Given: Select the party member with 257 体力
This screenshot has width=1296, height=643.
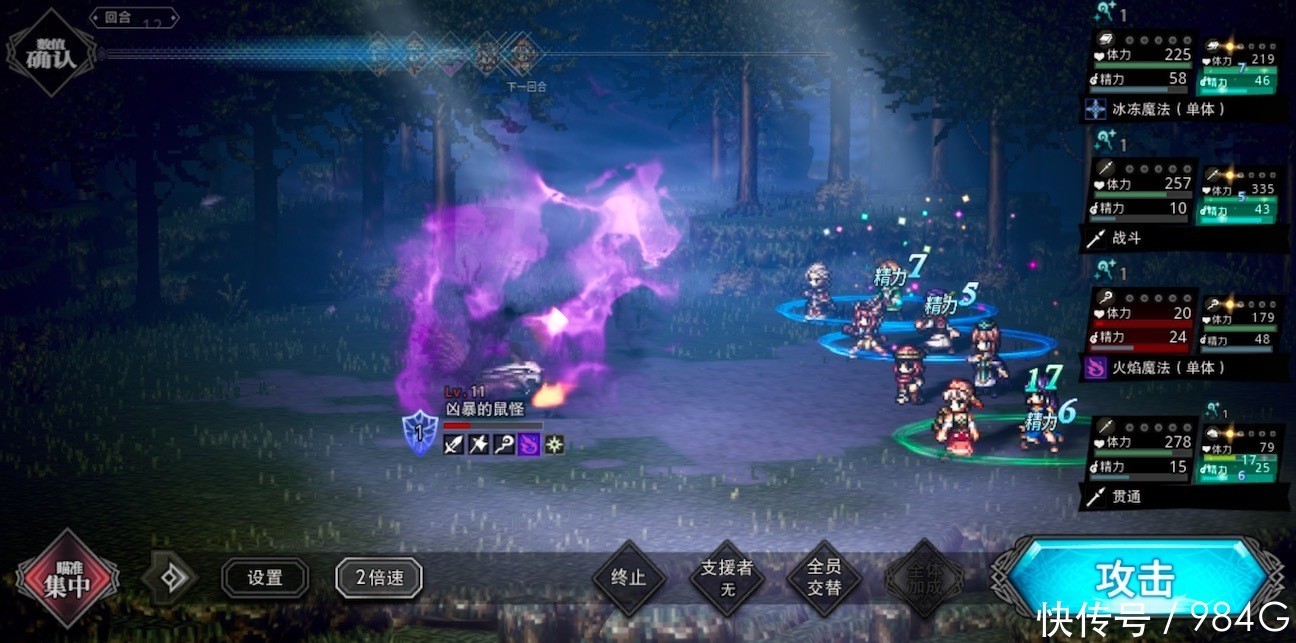Looking at the screenshot, I should tap(1142, 195).
